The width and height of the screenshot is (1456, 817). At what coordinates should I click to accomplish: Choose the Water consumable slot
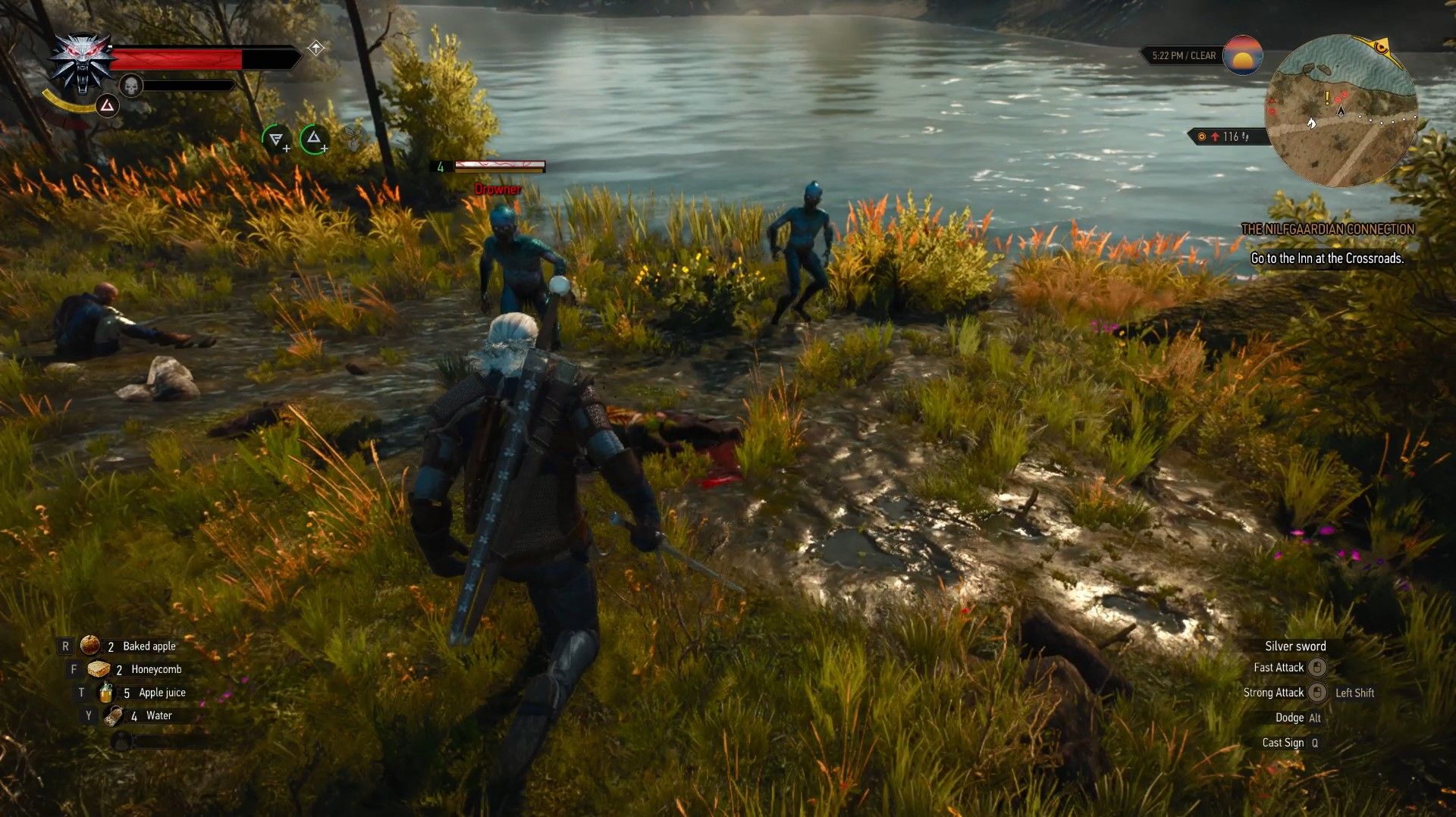pos(115,715)
